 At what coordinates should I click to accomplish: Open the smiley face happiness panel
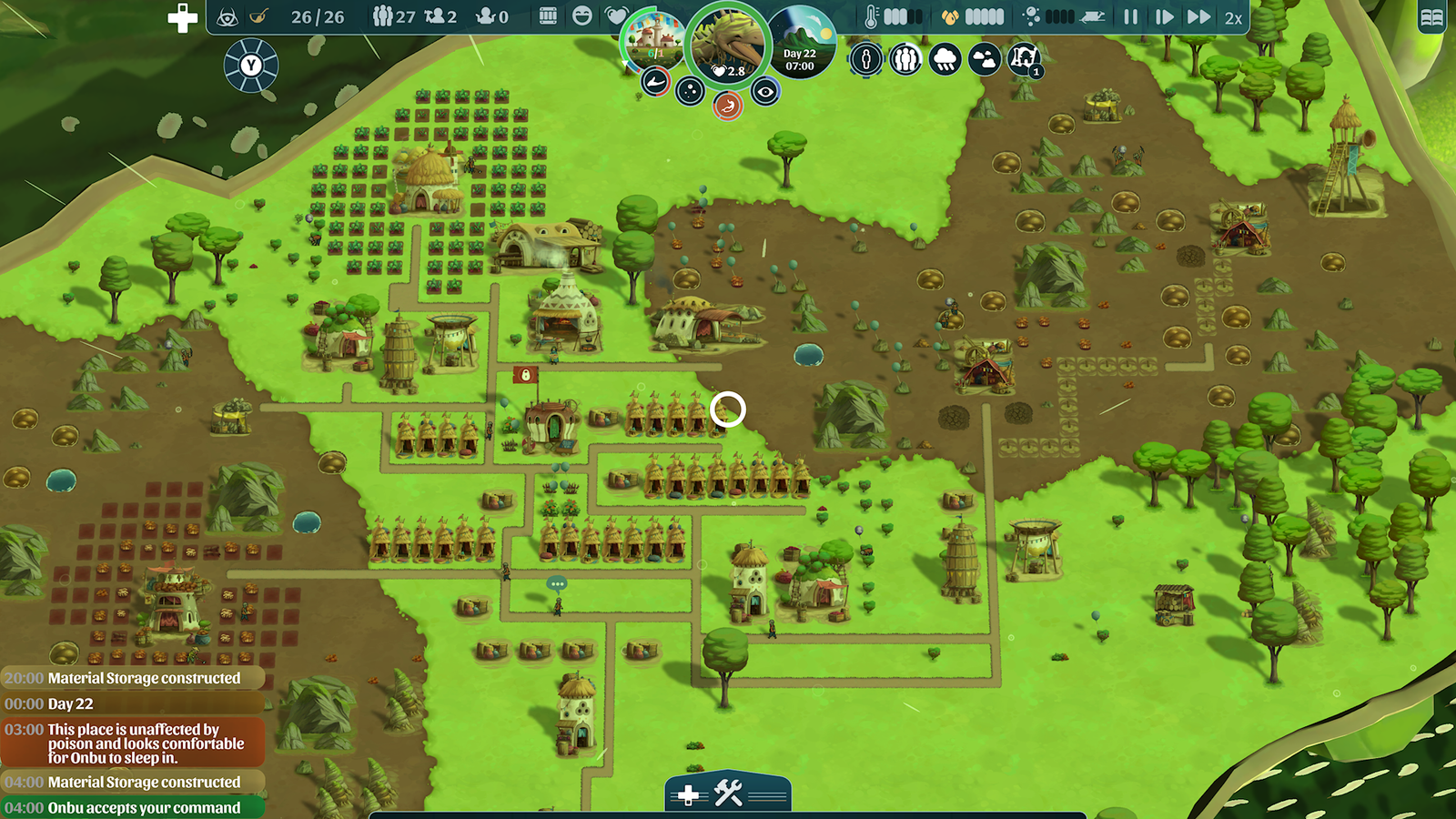coord(582,16)
